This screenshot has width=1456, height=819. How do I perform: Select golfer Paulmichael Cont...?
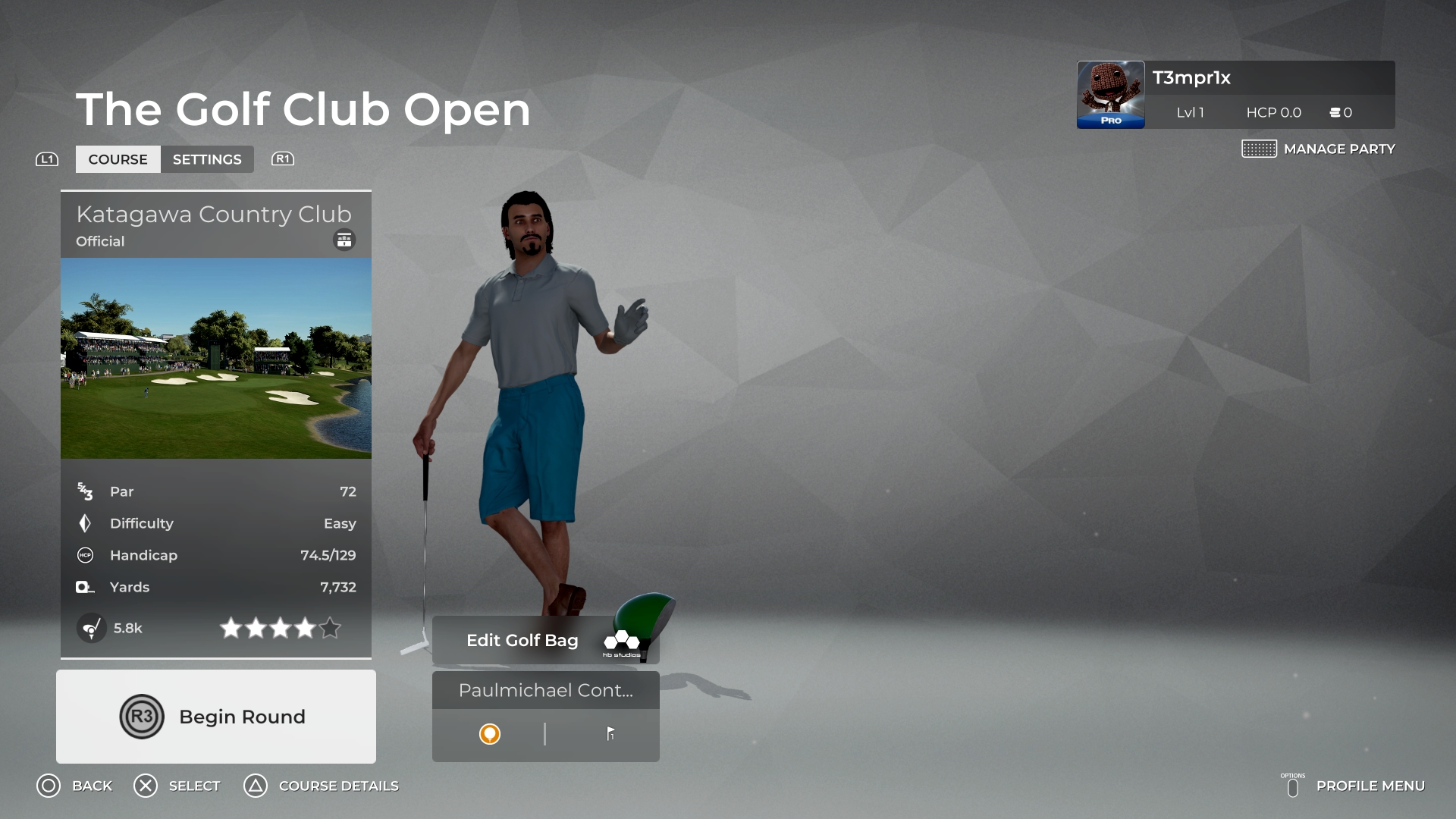(545, 690)
